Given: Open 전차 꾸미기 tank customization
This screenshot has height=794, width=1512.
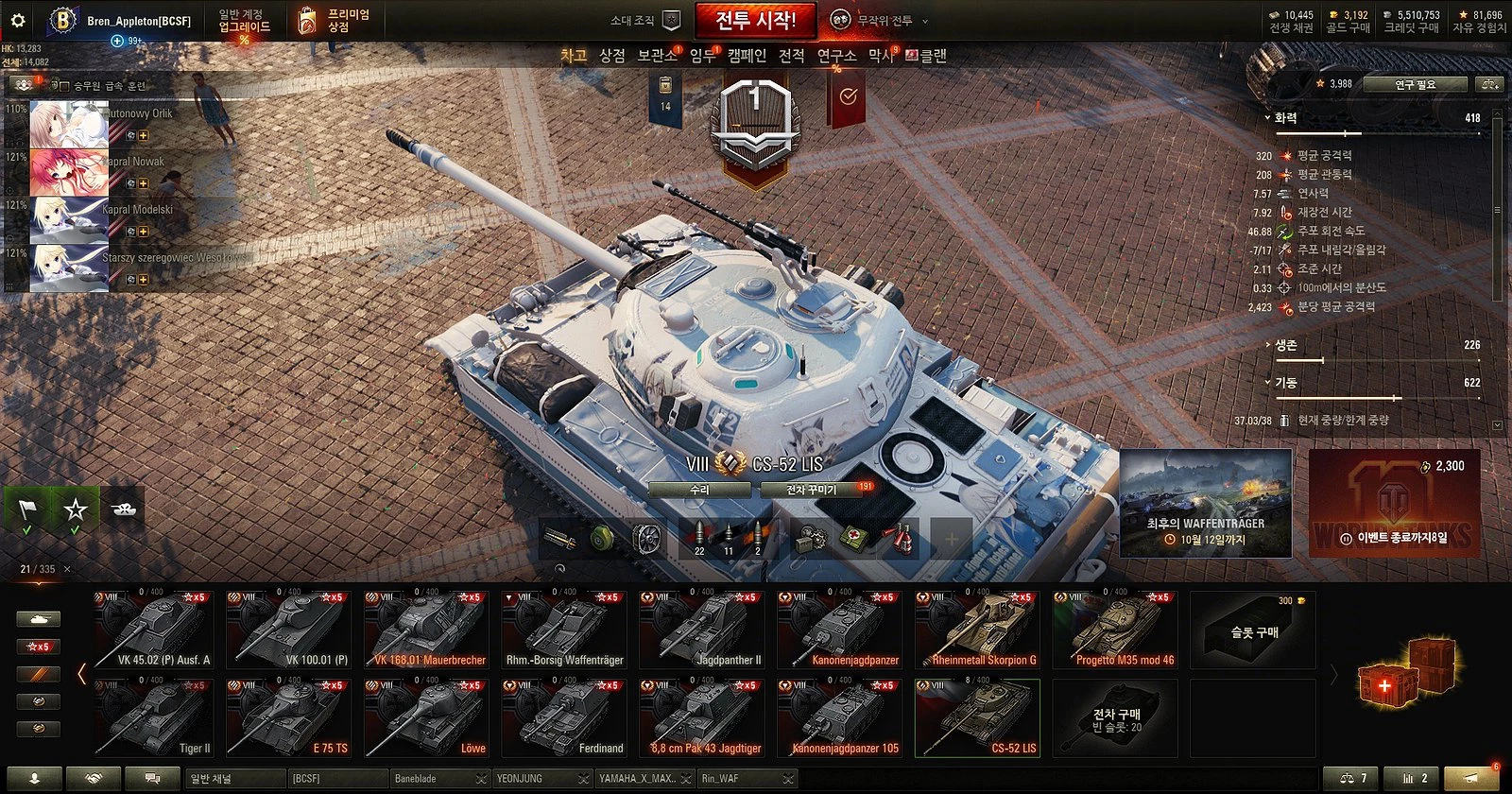Looking at the screenshot, I should point(813,490).
